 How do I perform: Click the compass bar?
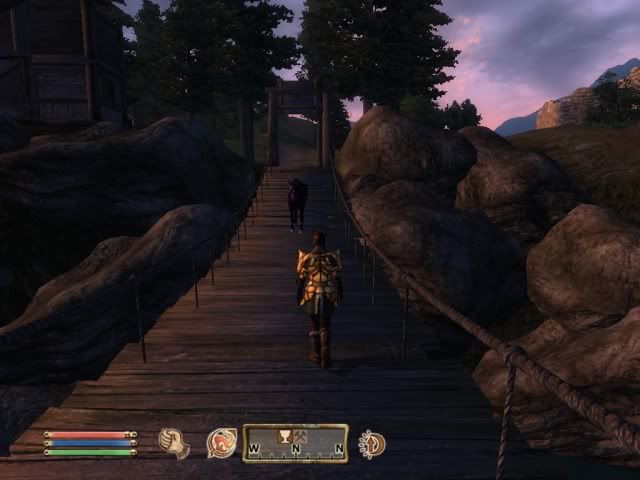click(295, 443)
